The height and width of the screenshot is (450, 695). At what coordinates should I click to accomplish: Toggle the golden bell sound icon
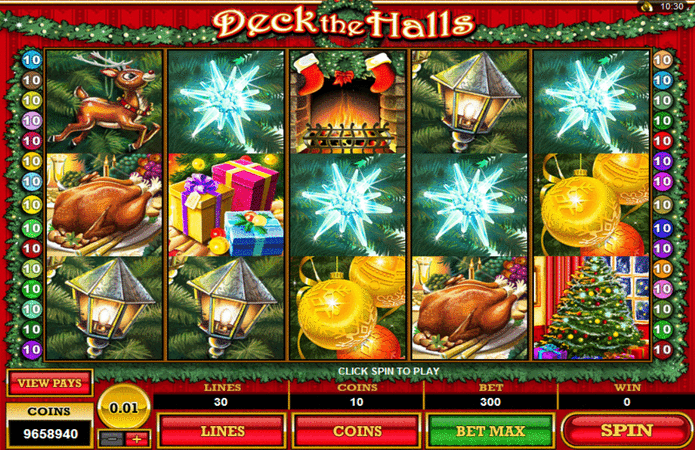coord(648,8)
